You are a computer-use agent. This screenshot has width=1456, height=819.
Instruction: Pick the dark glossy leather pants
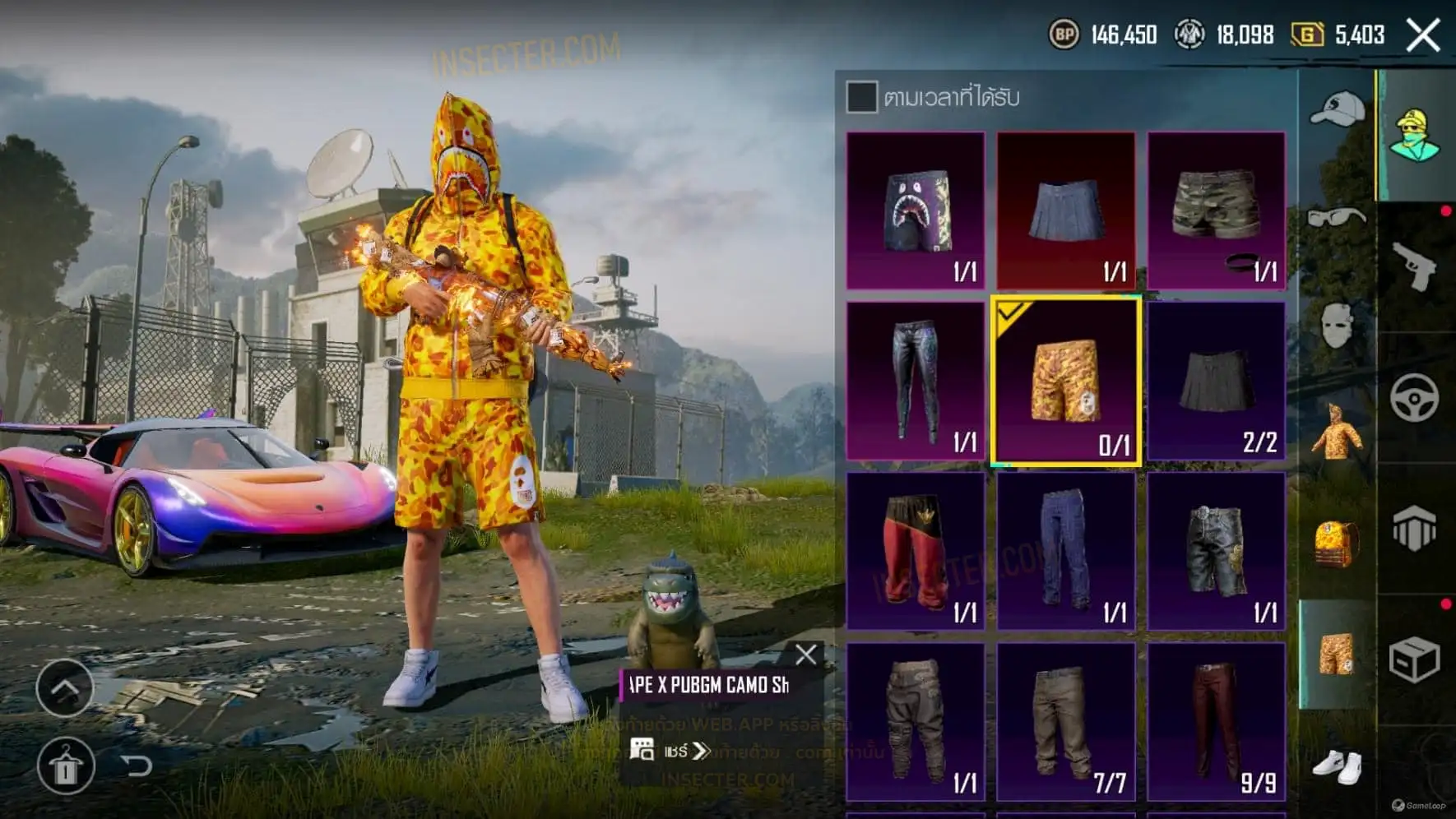(916, 381)
